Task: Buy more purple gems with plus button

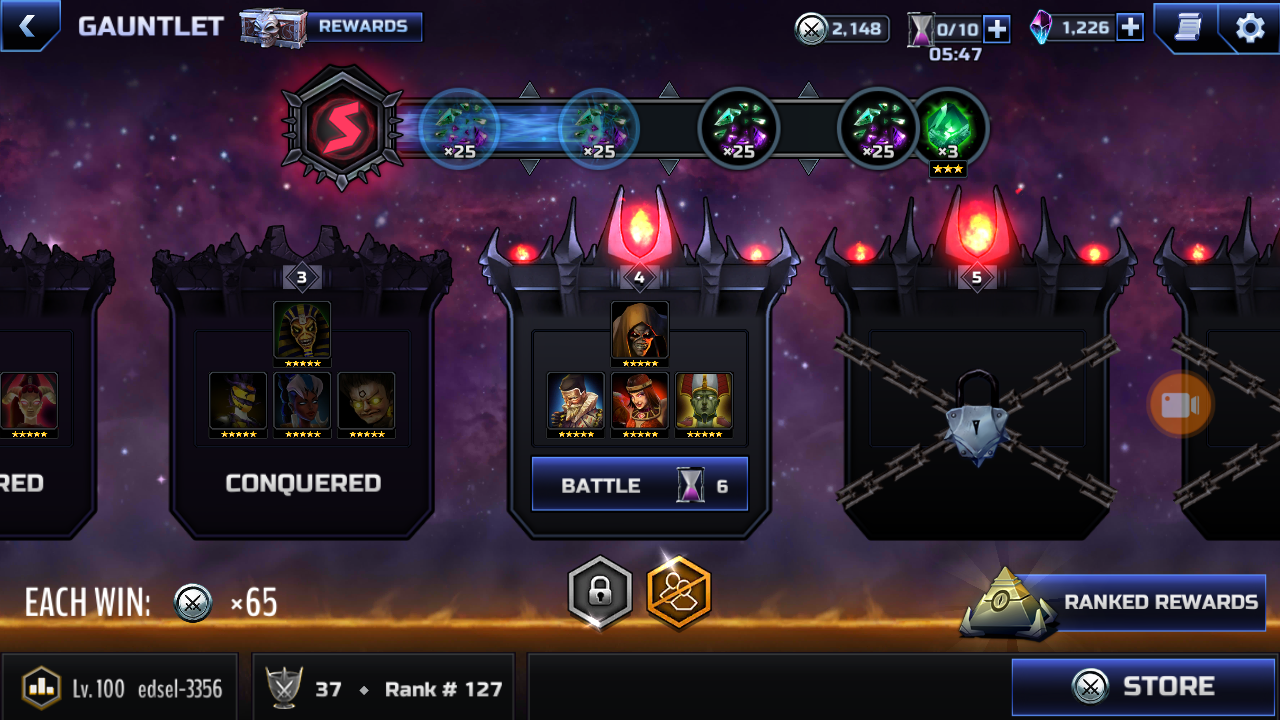Action: click(1130, 28)
